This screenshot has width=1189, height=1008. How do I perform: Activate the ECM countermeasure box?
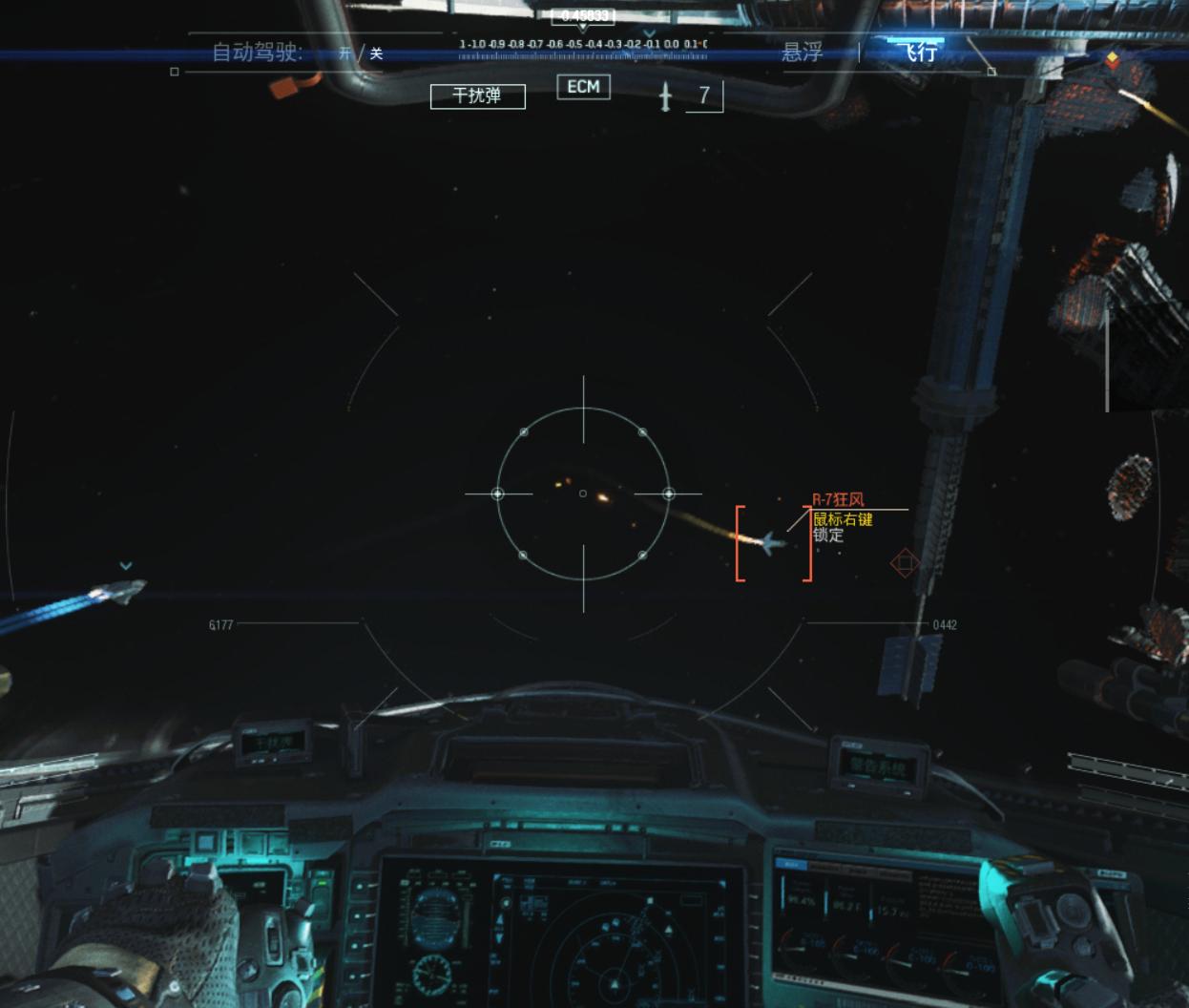[x=583, y=87]
